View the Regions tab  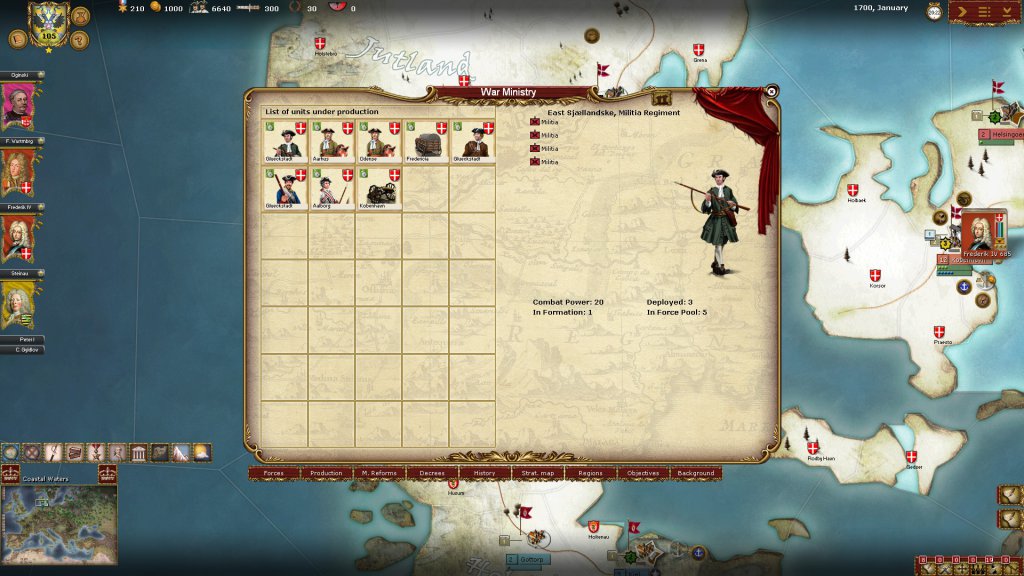coord(590,473)
